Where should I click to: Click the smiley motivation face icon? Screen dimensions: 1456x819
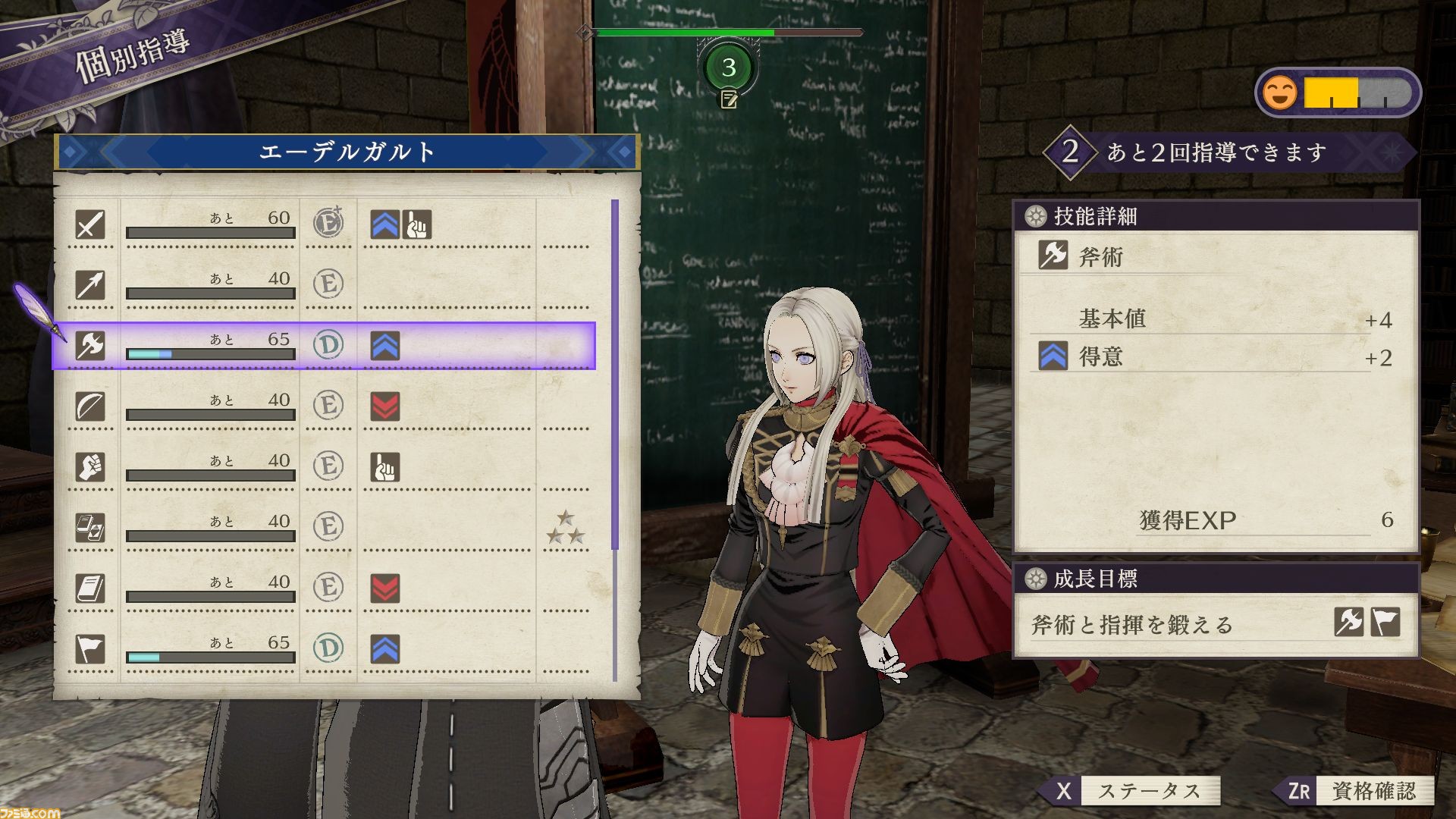1280,93
